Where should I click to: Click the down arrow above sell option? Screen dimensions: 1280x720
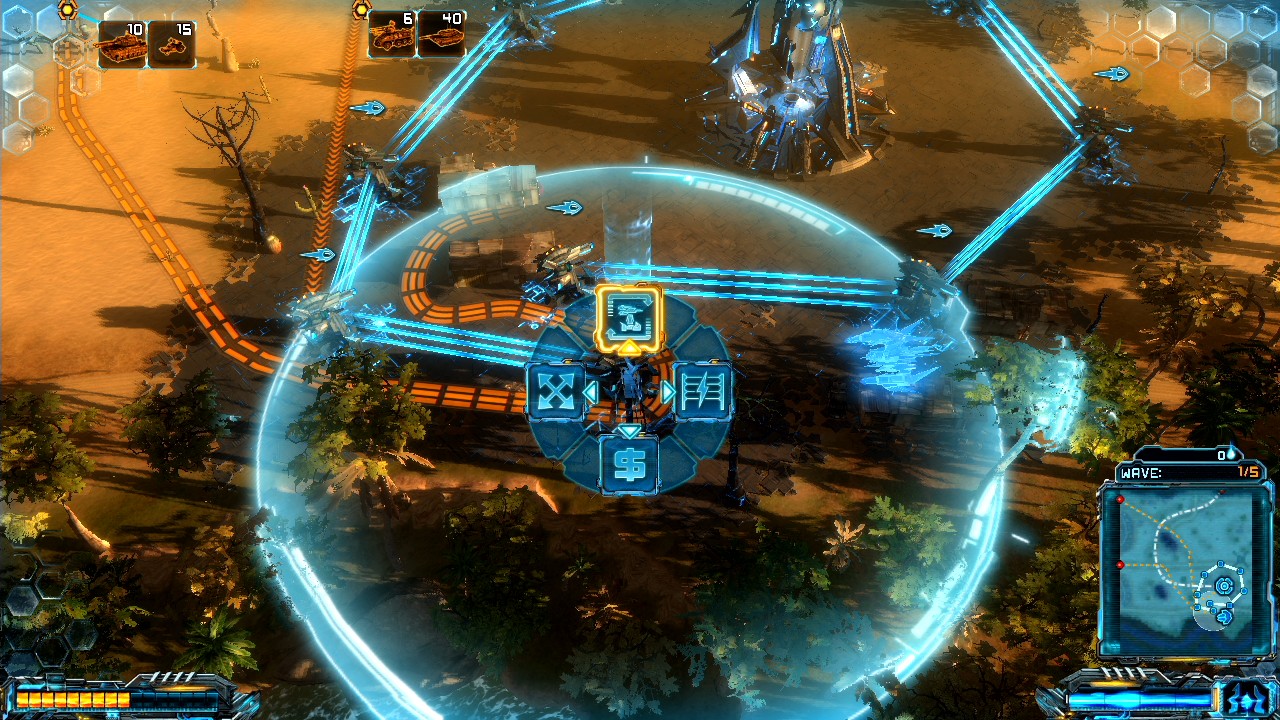[631, 430]
